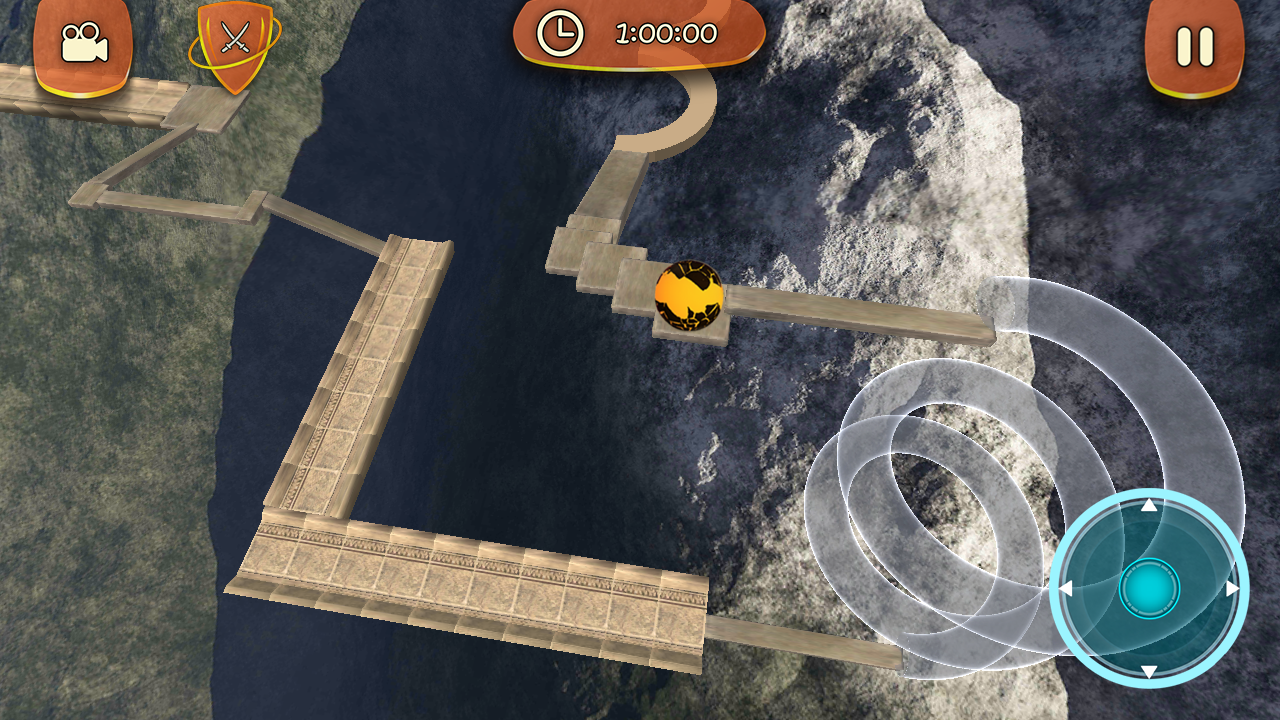
Task: Tap the joystick's up arrow
Action: tap(1149, 506)
